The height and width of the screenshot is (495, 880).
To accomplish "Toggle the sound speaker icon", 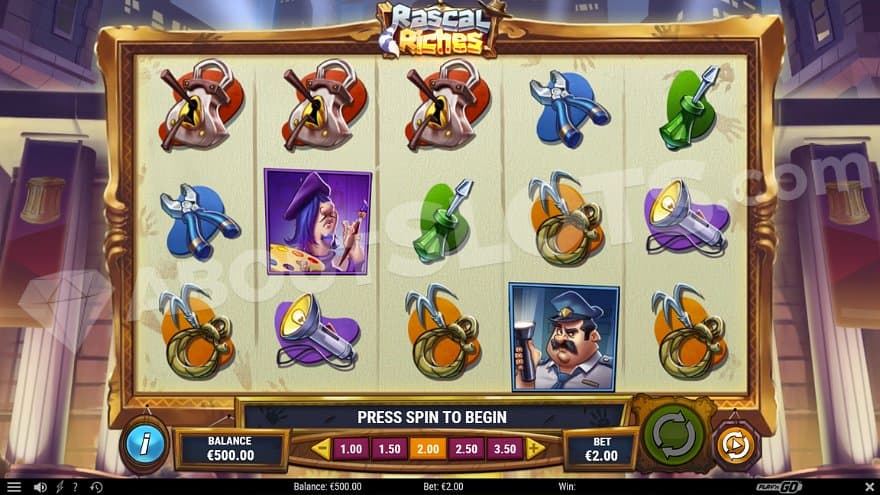I will coord(40,487).
